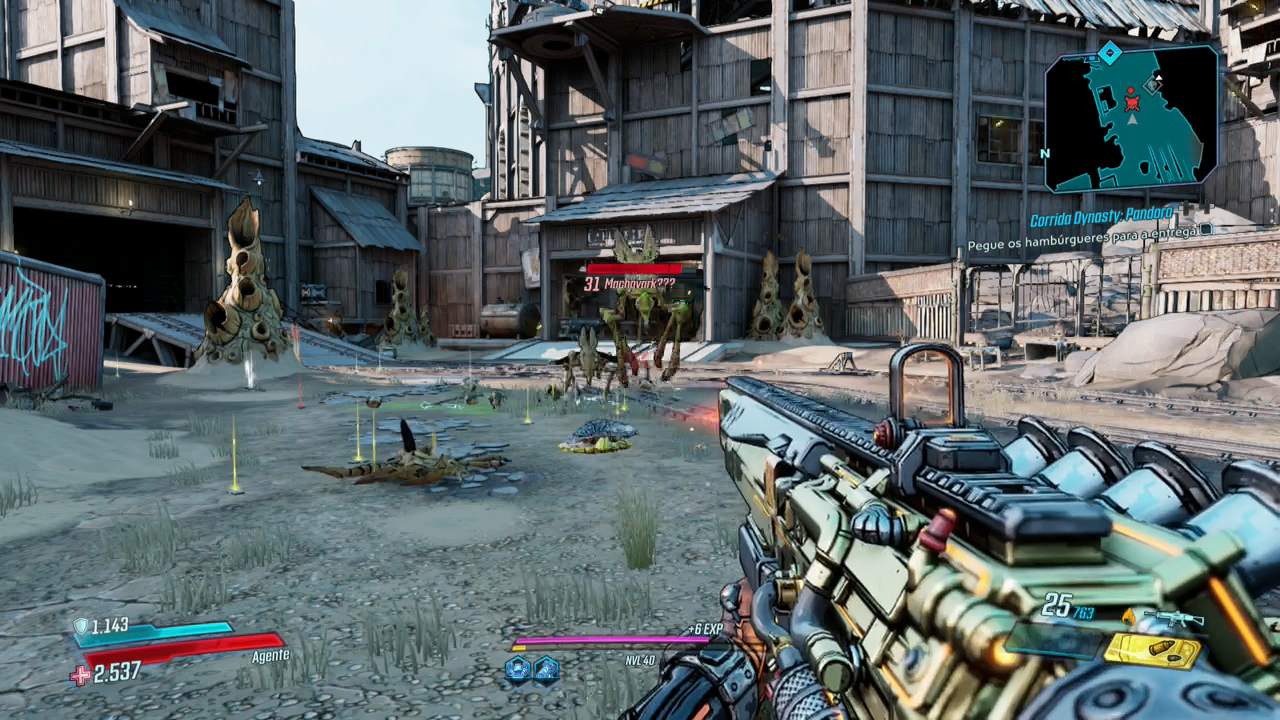1280x720 pixels.
Task: Click the blue shield icon
Action: click(x=80, y=627)
